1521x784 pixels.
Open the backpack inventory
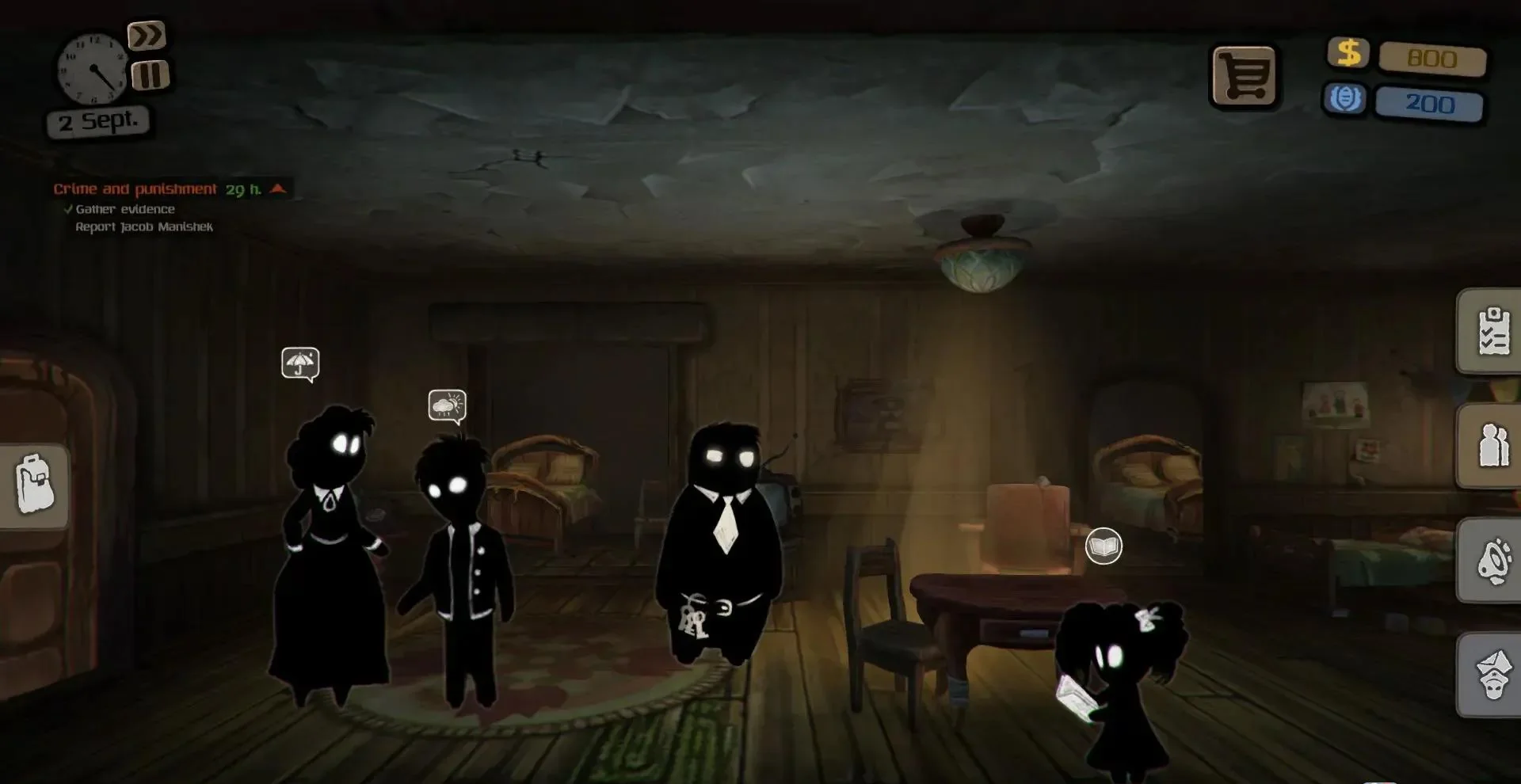[x=33, y=485]
